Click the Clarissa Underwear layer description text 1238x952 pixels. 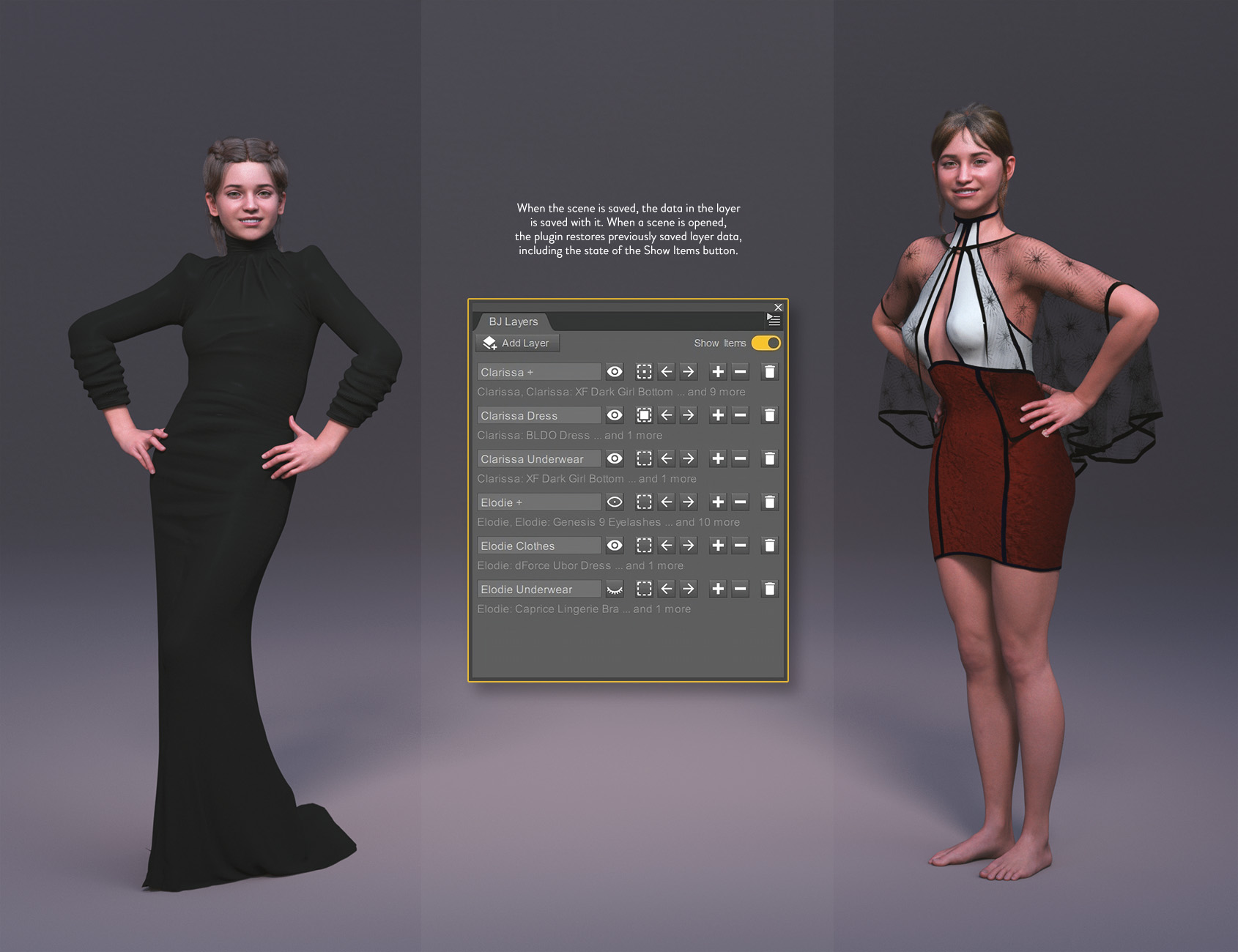click(x=586, y=478)
